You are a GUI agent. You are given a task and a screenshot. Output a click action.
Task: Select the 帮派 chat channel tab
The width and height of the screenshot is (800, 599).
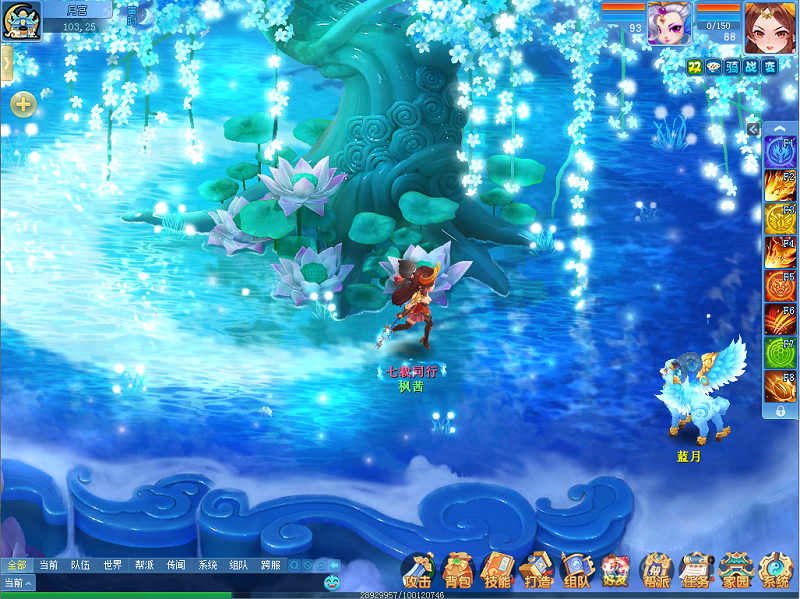pos(144,565)
